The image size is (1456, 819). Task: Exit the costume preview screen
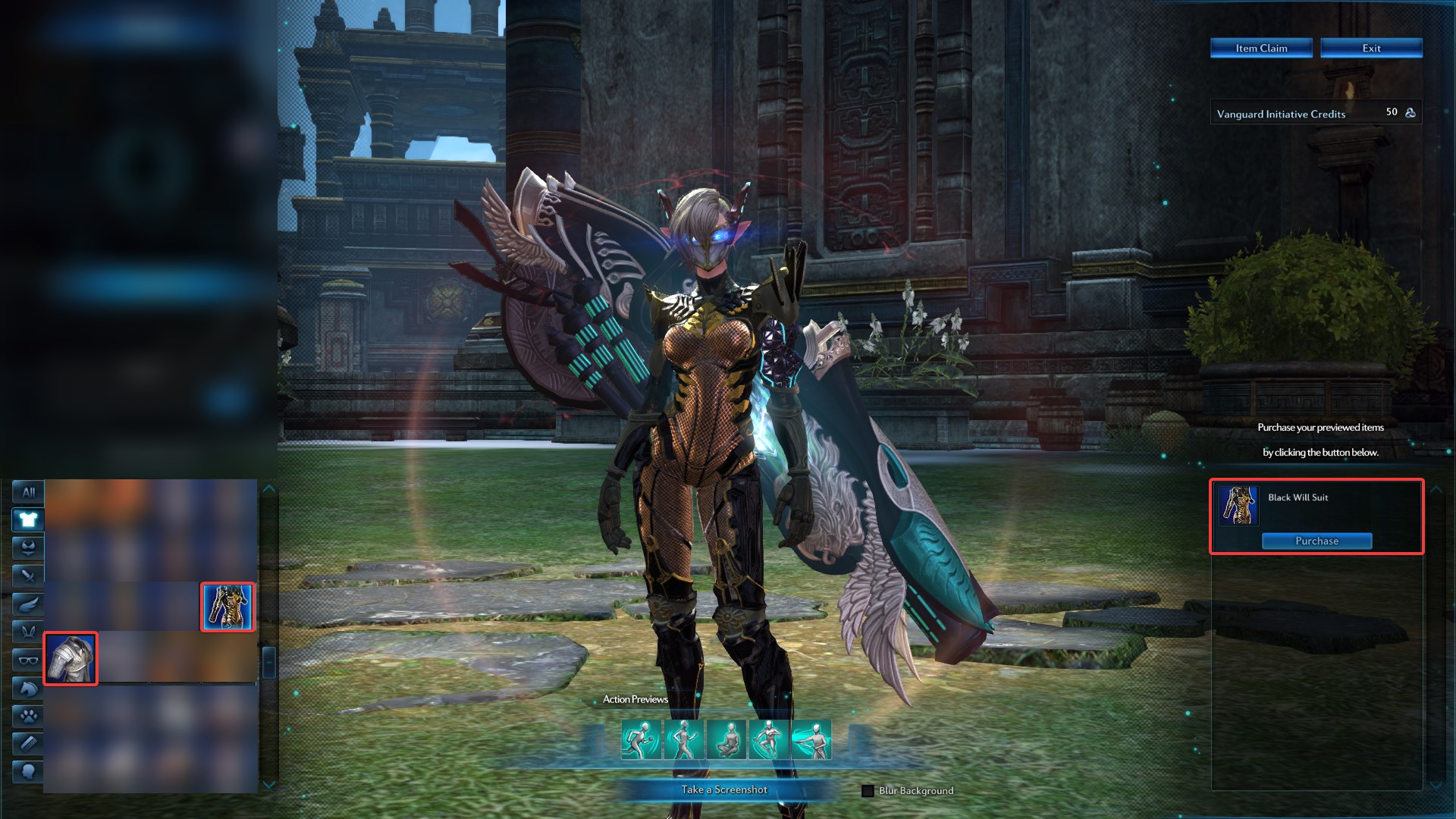(x=1371, y=48)
